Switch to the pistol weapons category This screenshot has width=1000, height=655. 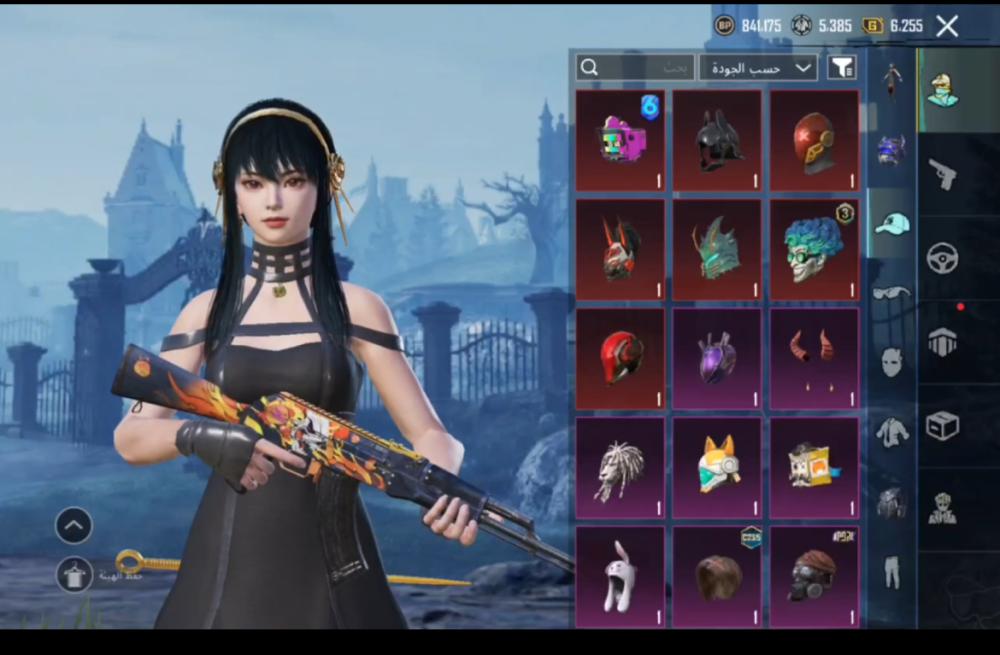(943, 174)
